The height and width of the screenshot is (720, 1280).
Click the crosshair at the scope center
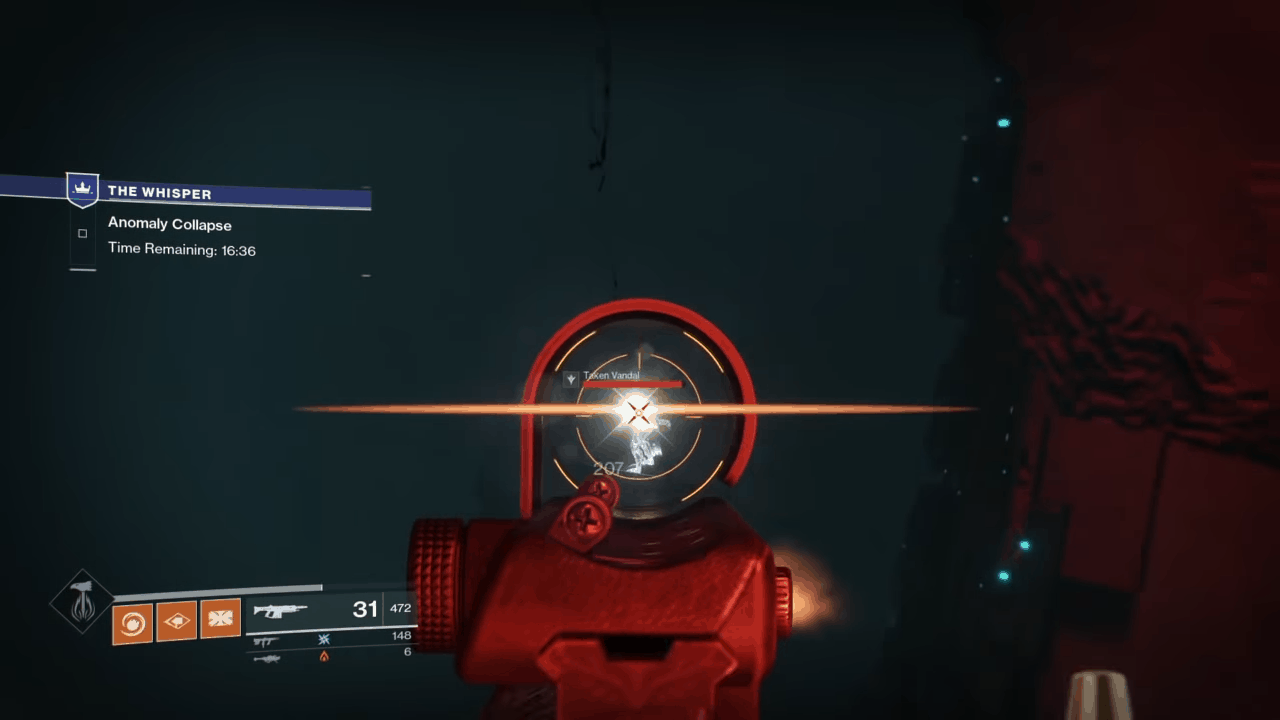[x=639, y=412]
